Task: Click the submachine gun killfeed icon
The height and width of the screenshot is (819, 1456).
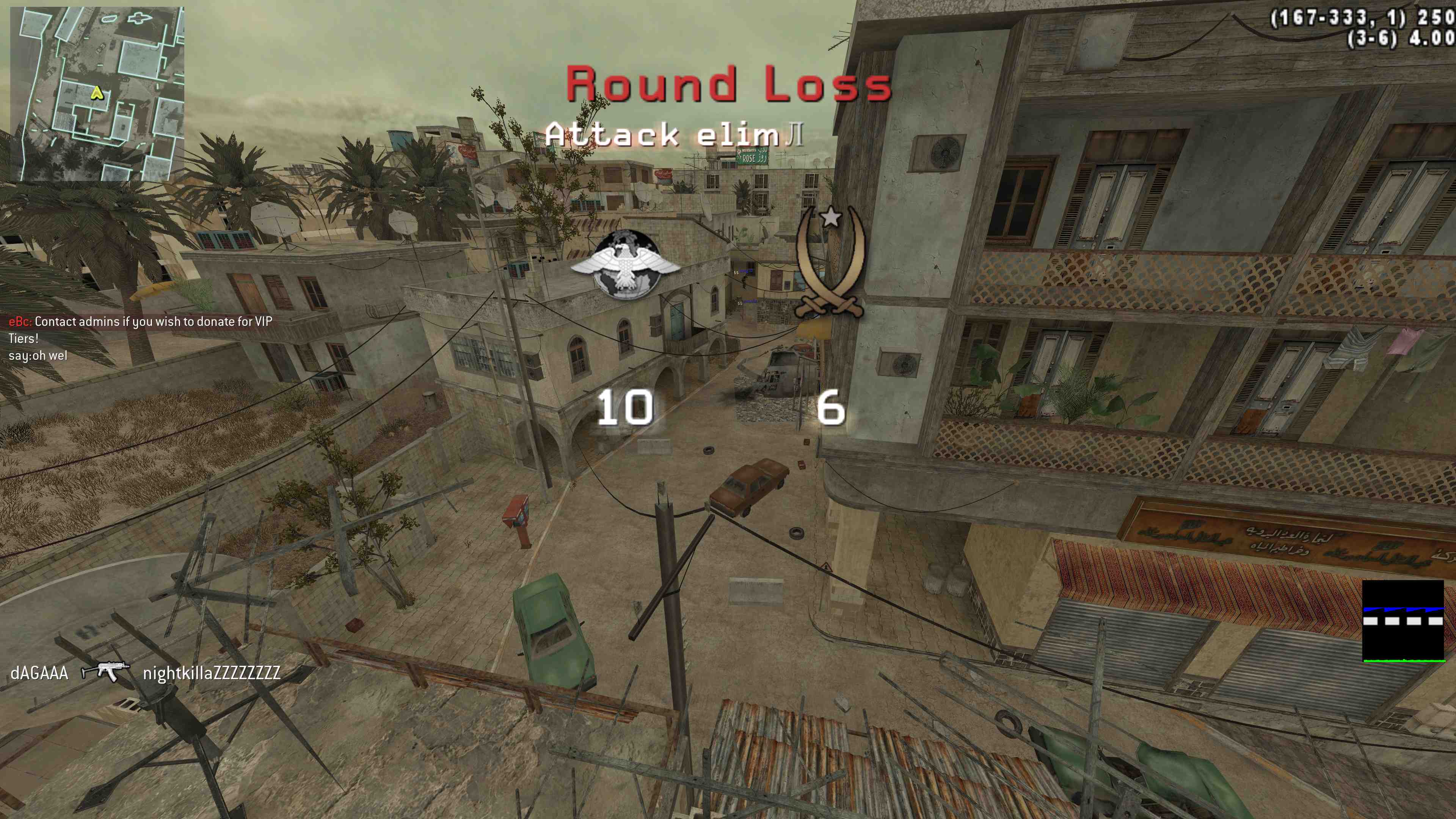Action: tap(105, 672)
